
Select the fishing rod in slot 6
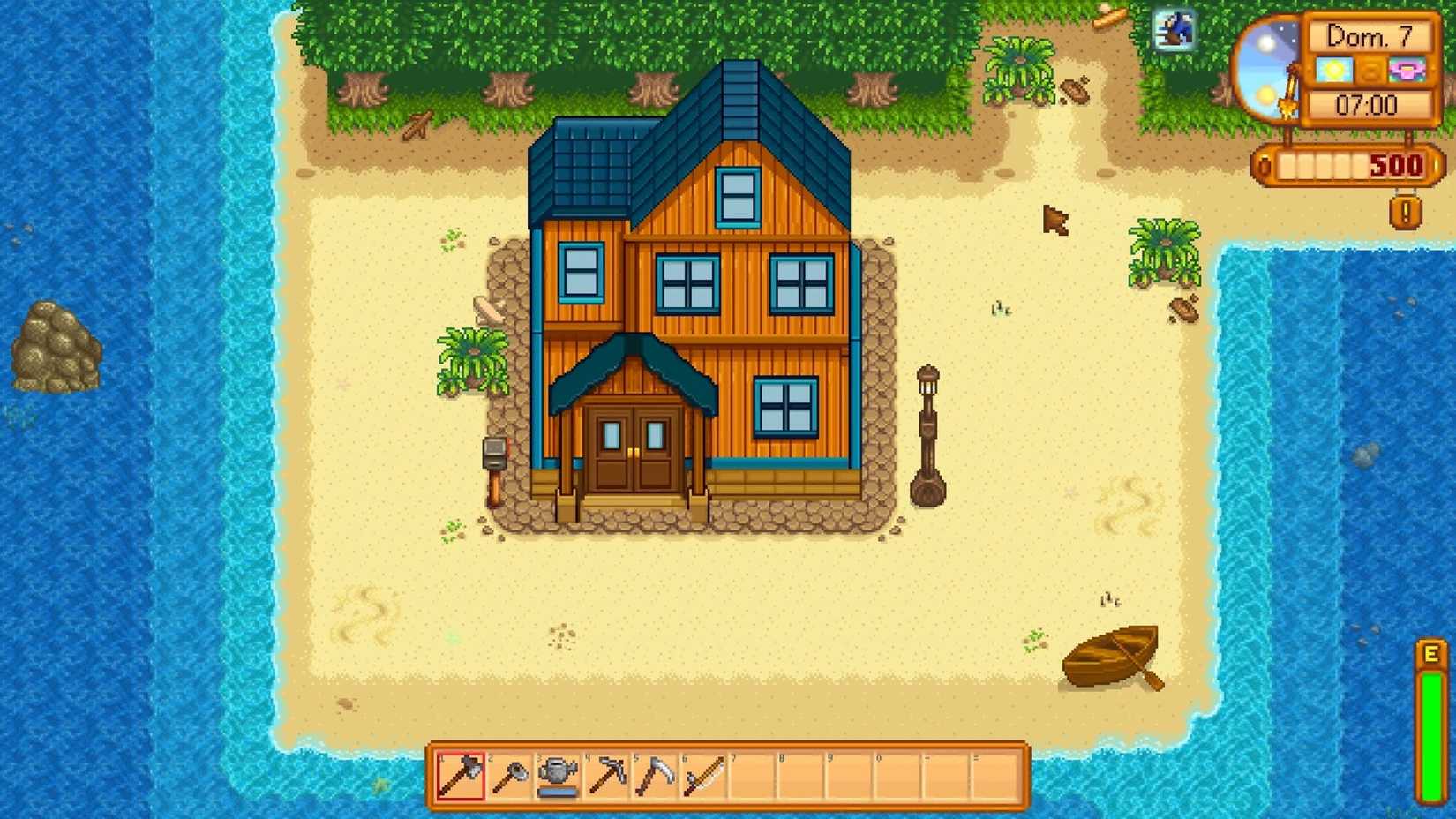[706, 777]
